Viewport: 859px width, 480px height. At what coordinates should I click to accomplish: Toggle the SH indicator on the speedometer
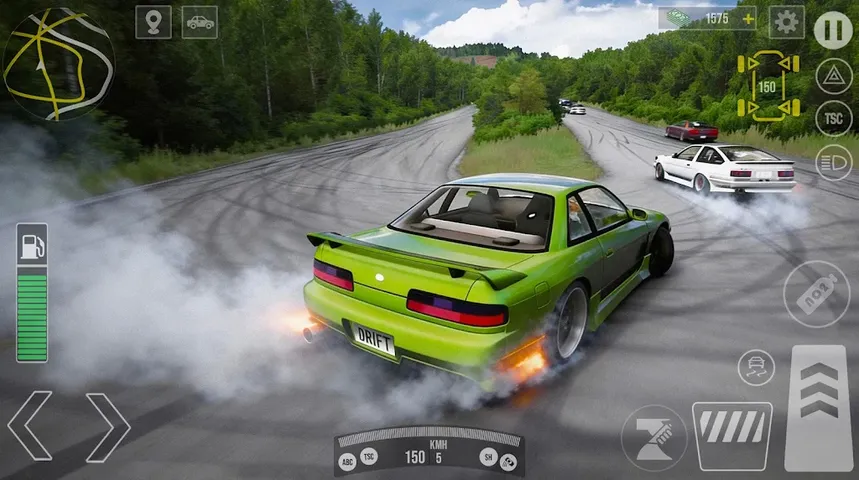(x=487, y=457)
